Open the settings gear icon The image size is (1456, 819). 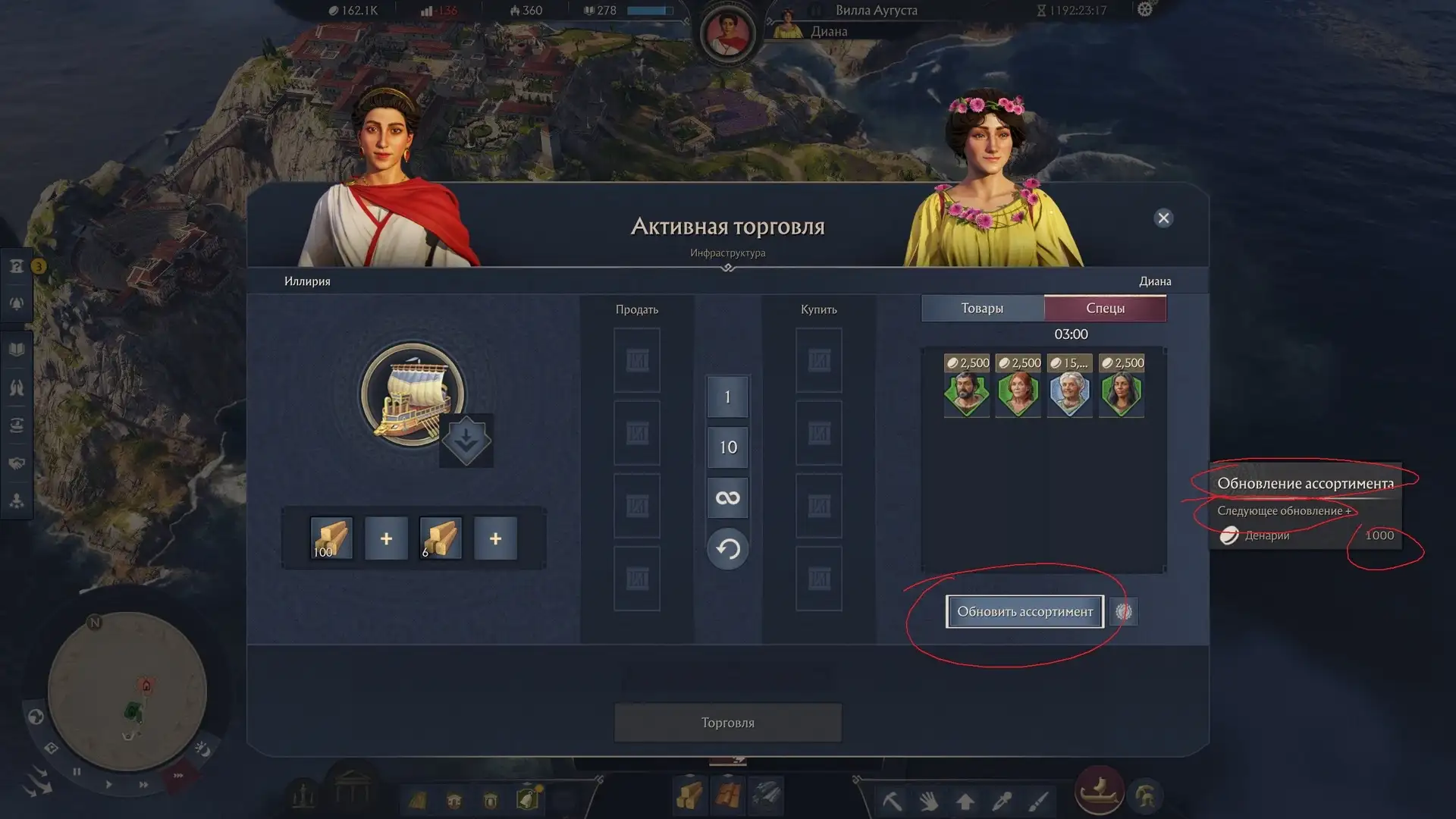click(x=1145, y=10)
